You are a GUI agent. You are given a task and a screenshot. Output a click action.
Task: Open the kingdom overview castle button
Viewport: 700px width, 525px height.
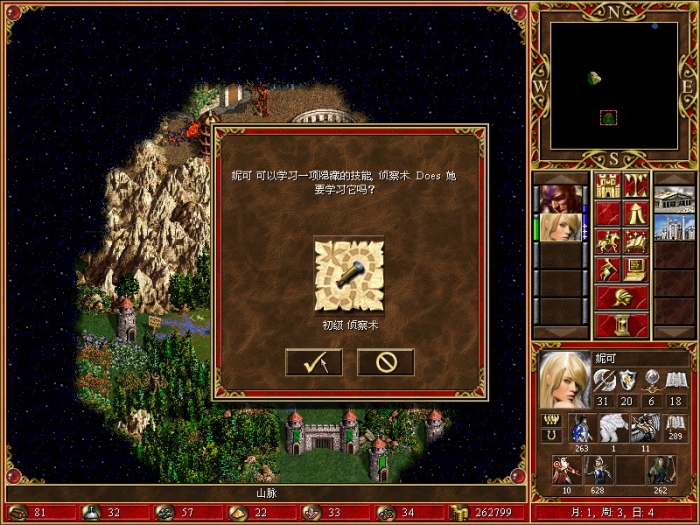[607, 185]
